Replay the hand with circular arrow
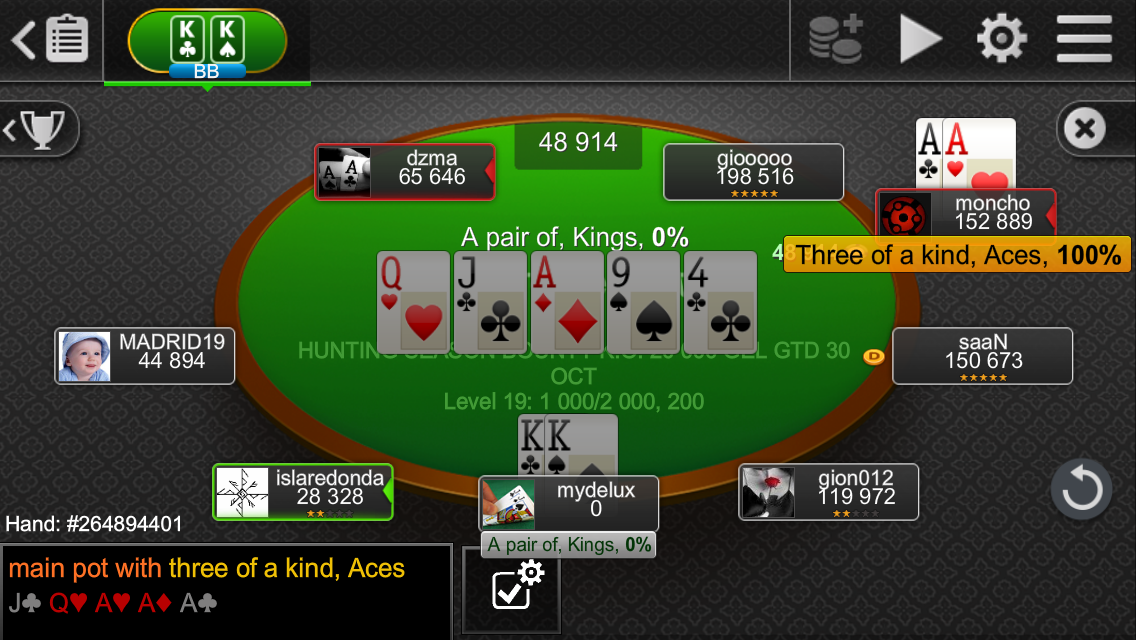The height and width of the screenshot is (640, 1136). click(1081, 490)
